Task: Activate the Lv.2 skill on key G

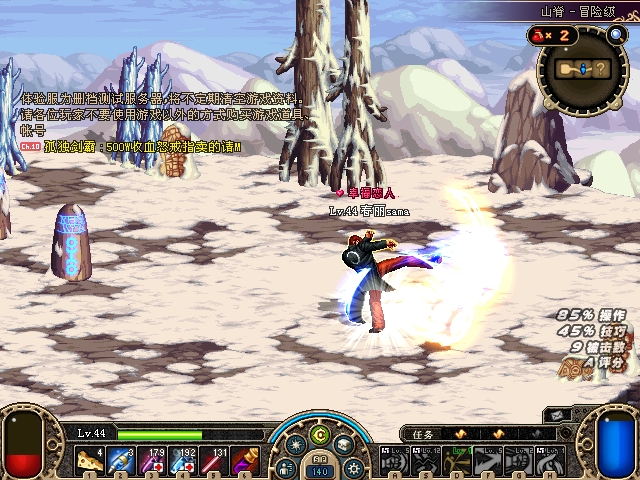Action: point(517,461)
